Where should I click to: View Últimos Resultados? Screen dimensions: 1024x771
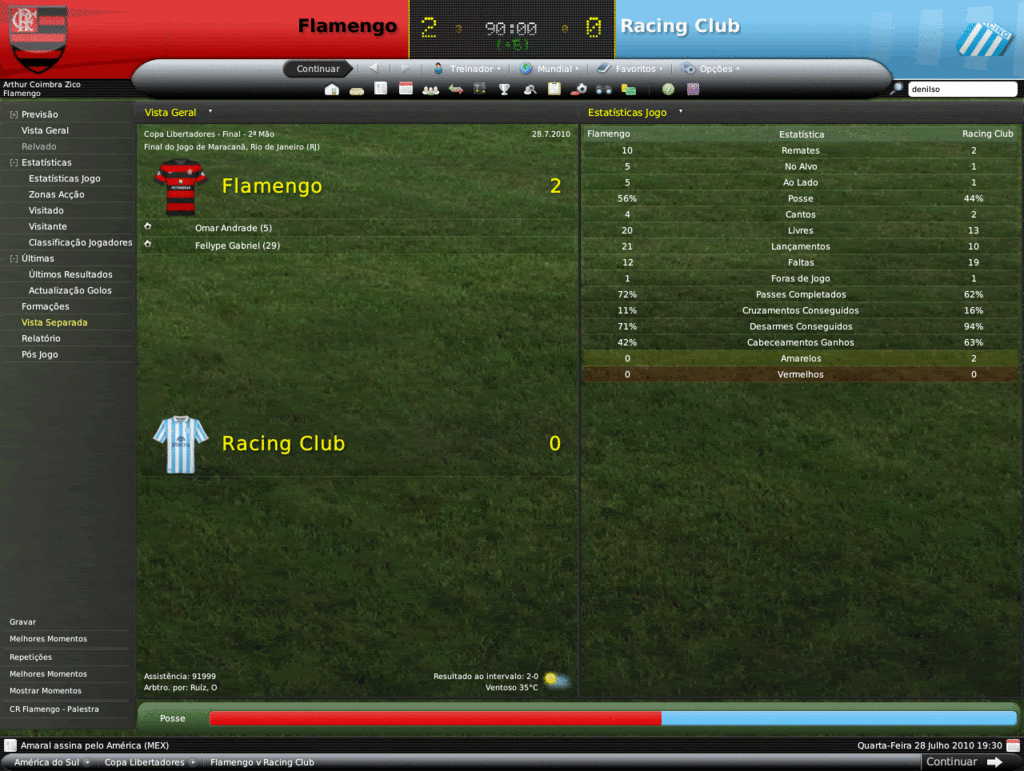pyautogui.click(x=70, y=275)
